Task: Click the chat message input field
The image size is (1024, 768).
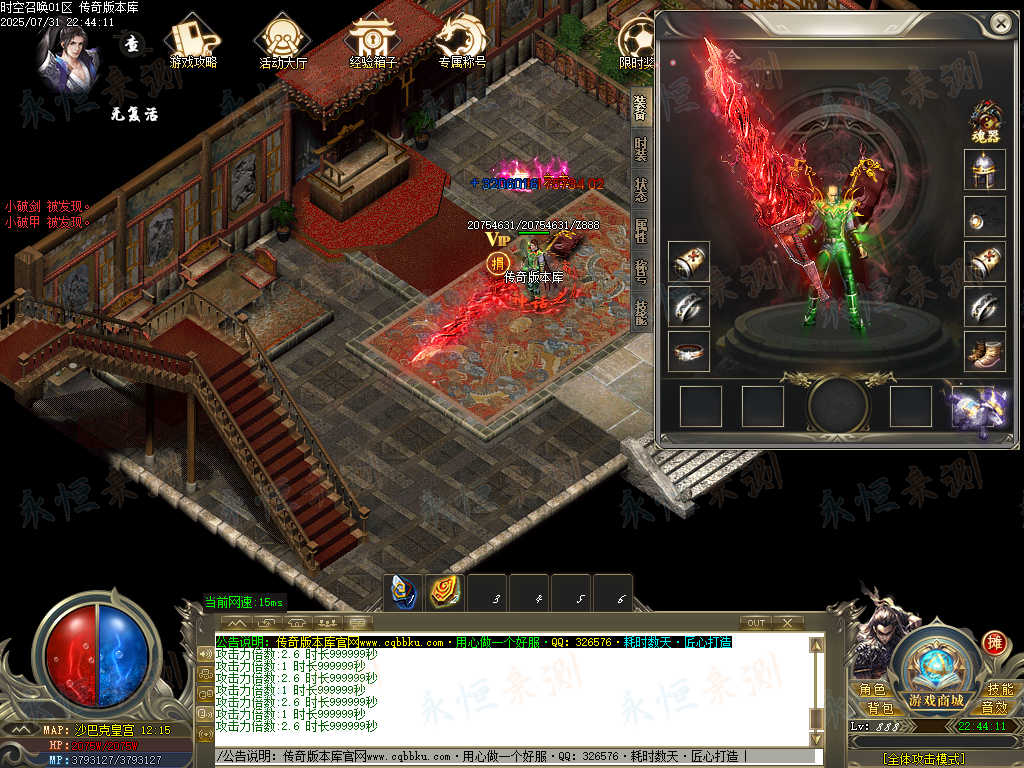Action: click(x=510, y=757)
